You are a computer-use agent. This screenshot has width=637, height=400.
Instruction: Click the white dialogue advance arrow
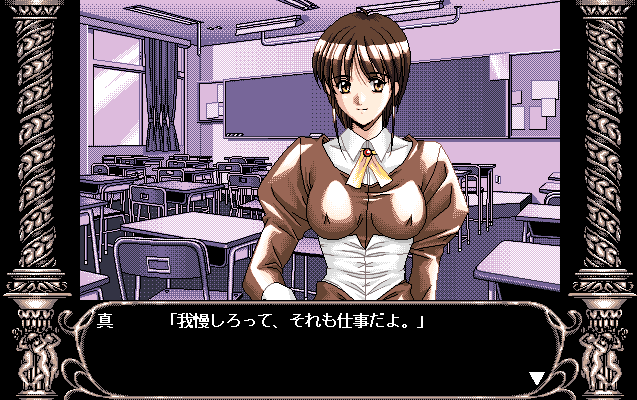[x=537, y=377]
